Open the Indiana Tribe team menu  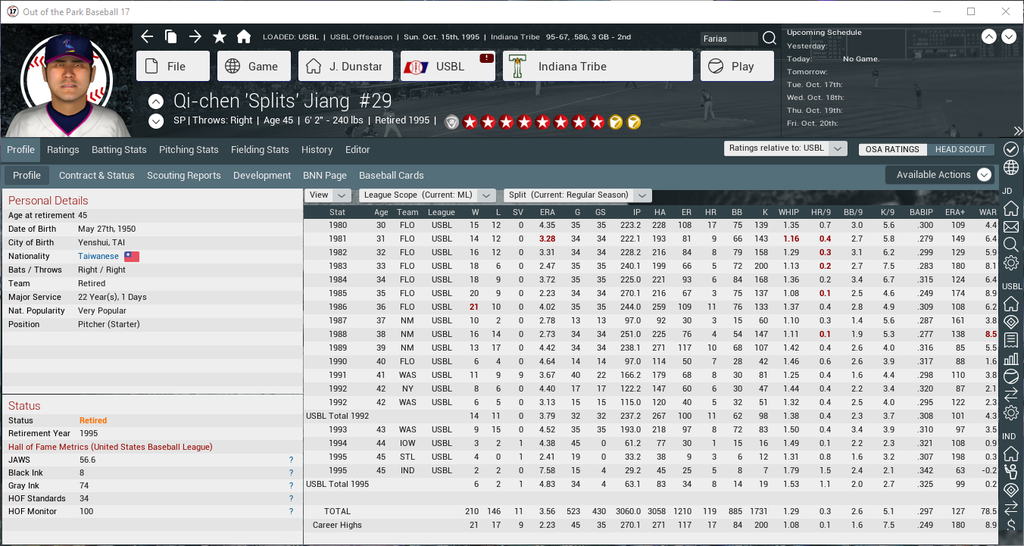597,67
